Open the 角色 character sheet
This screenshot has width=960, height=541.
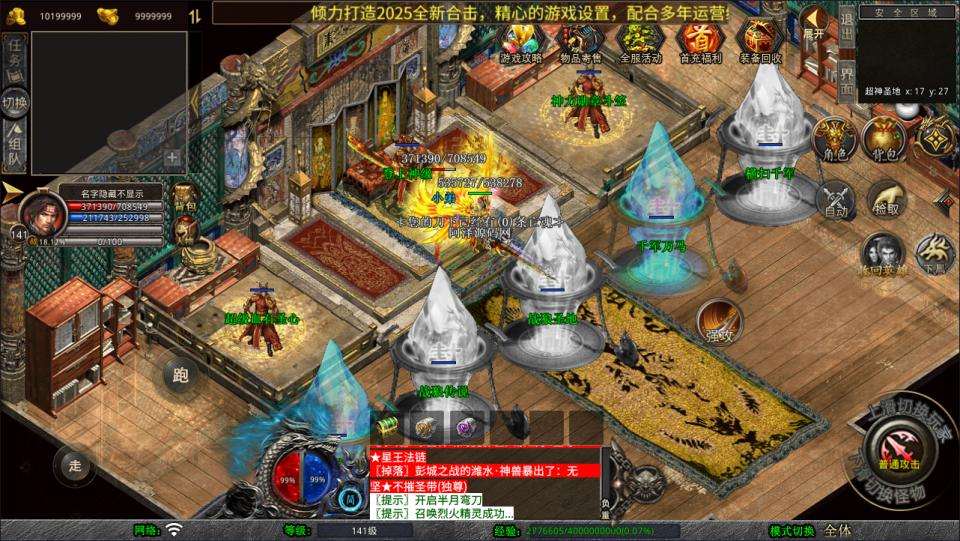tap(833, 139)
